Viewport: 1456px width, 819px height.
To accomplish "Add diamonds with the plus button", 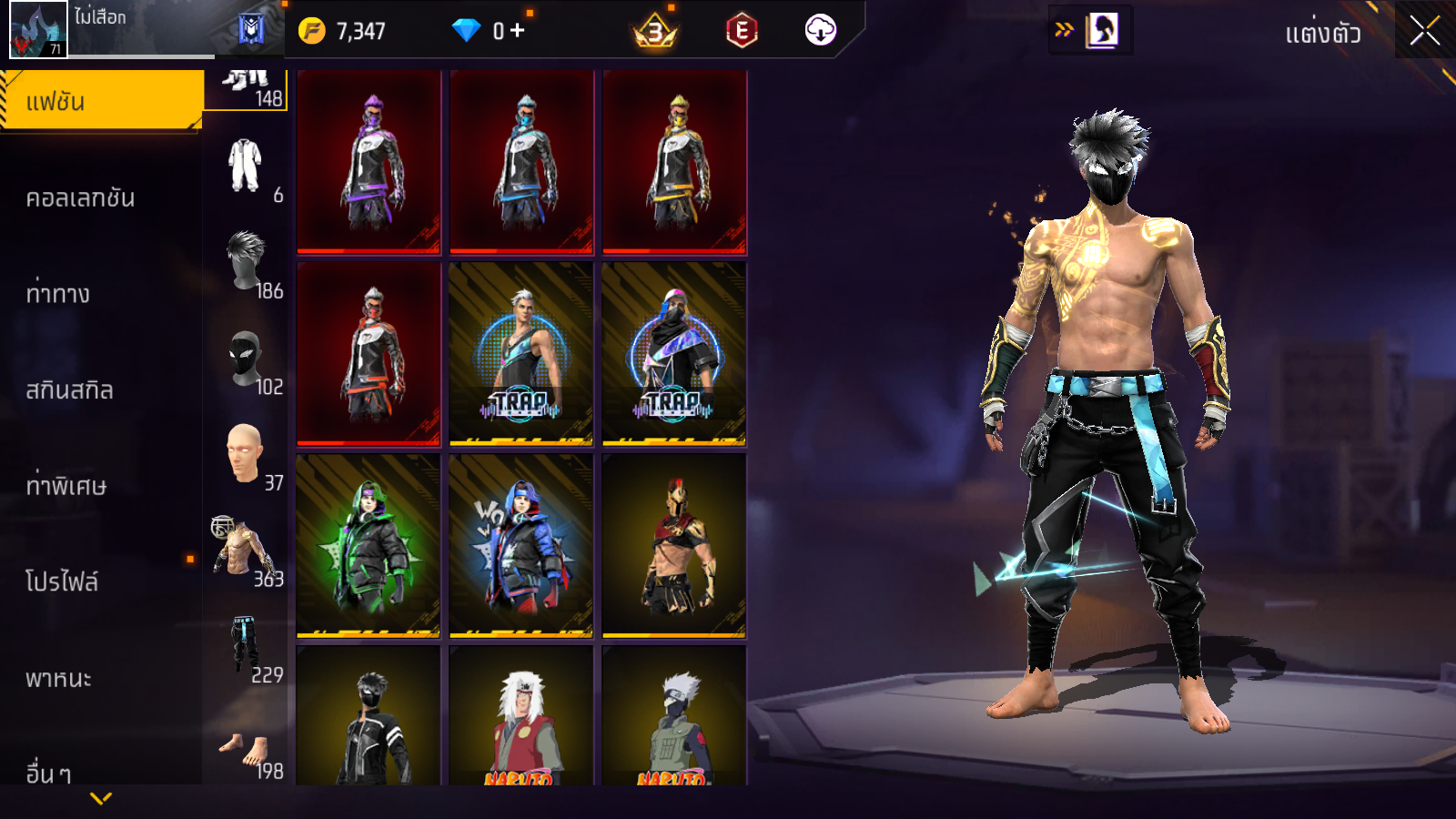I will coord(518,31).
